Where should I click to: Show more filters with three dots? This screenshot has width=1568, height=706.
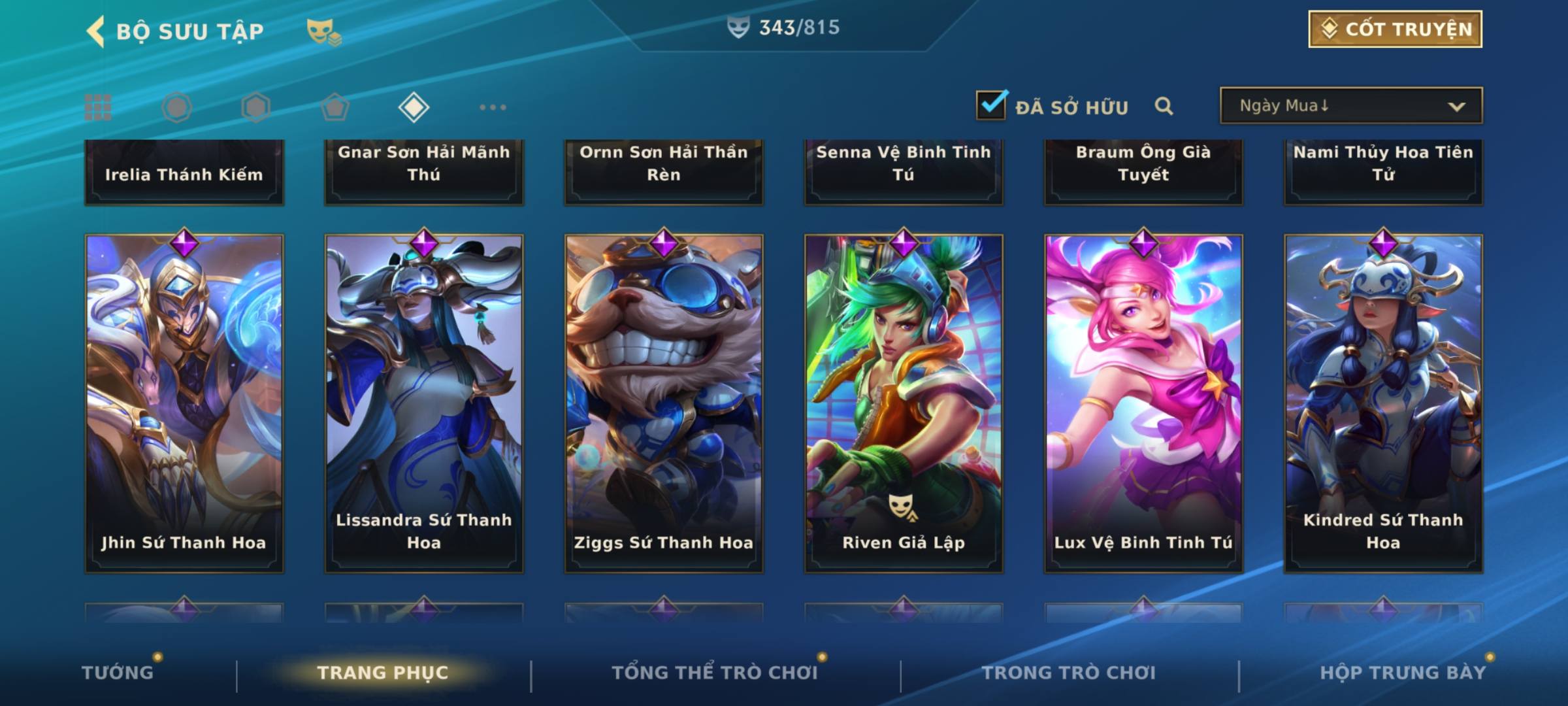(493, 107)
